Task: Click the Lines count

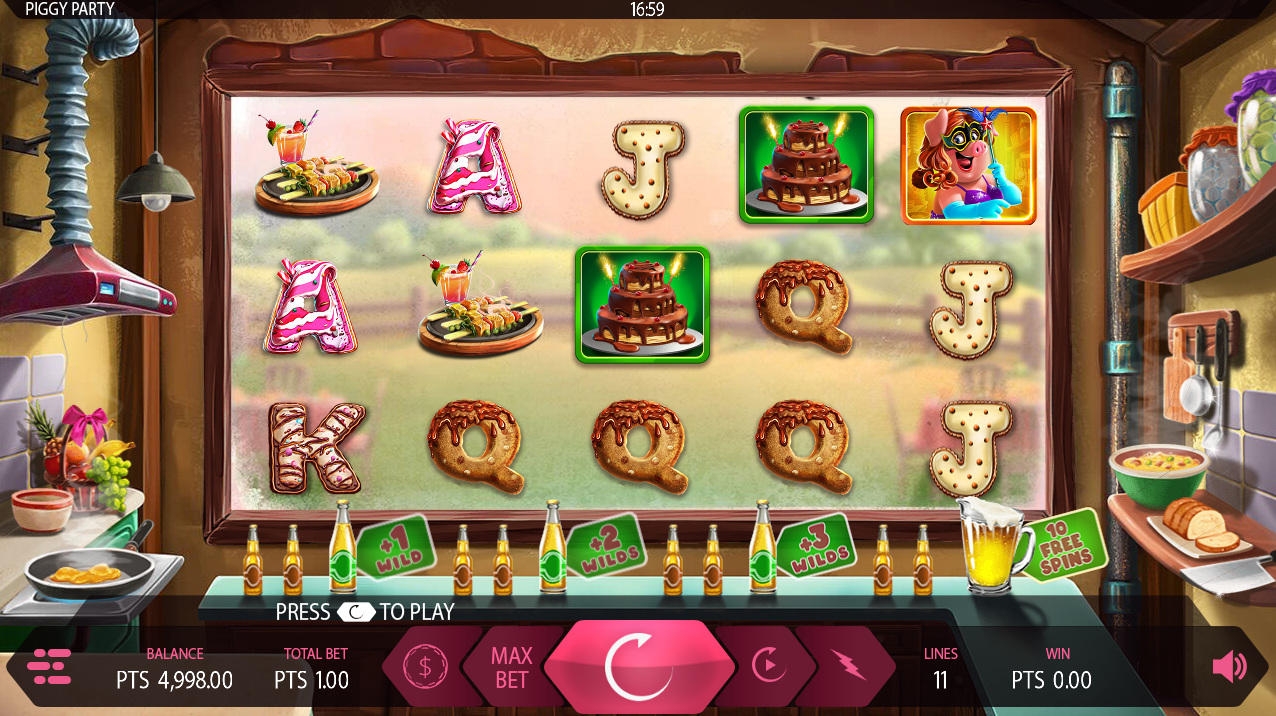Action: pyautogui.click(x=940, y=680)
